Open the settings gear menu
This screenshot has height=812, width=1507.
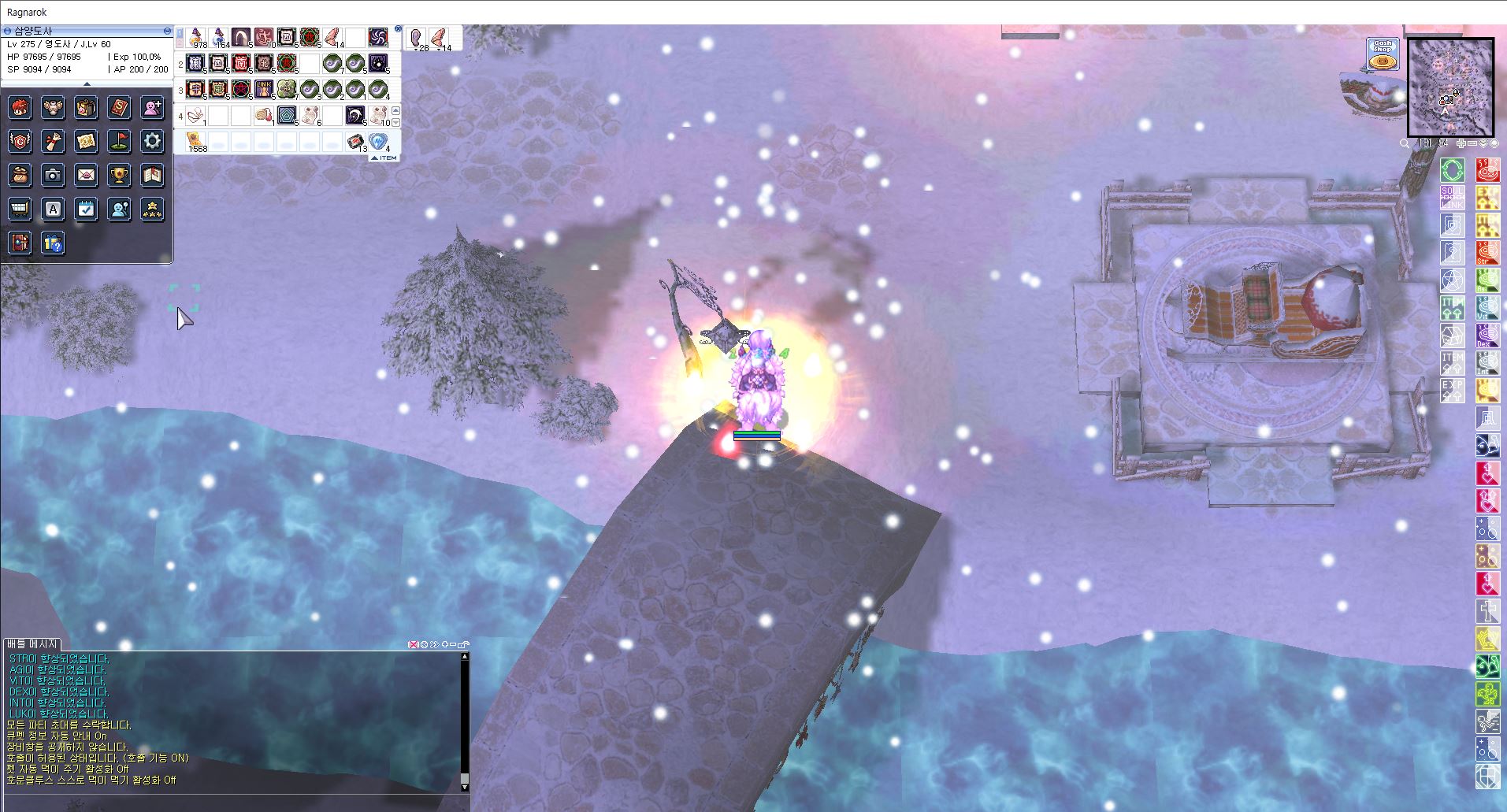tap(152, 141)
